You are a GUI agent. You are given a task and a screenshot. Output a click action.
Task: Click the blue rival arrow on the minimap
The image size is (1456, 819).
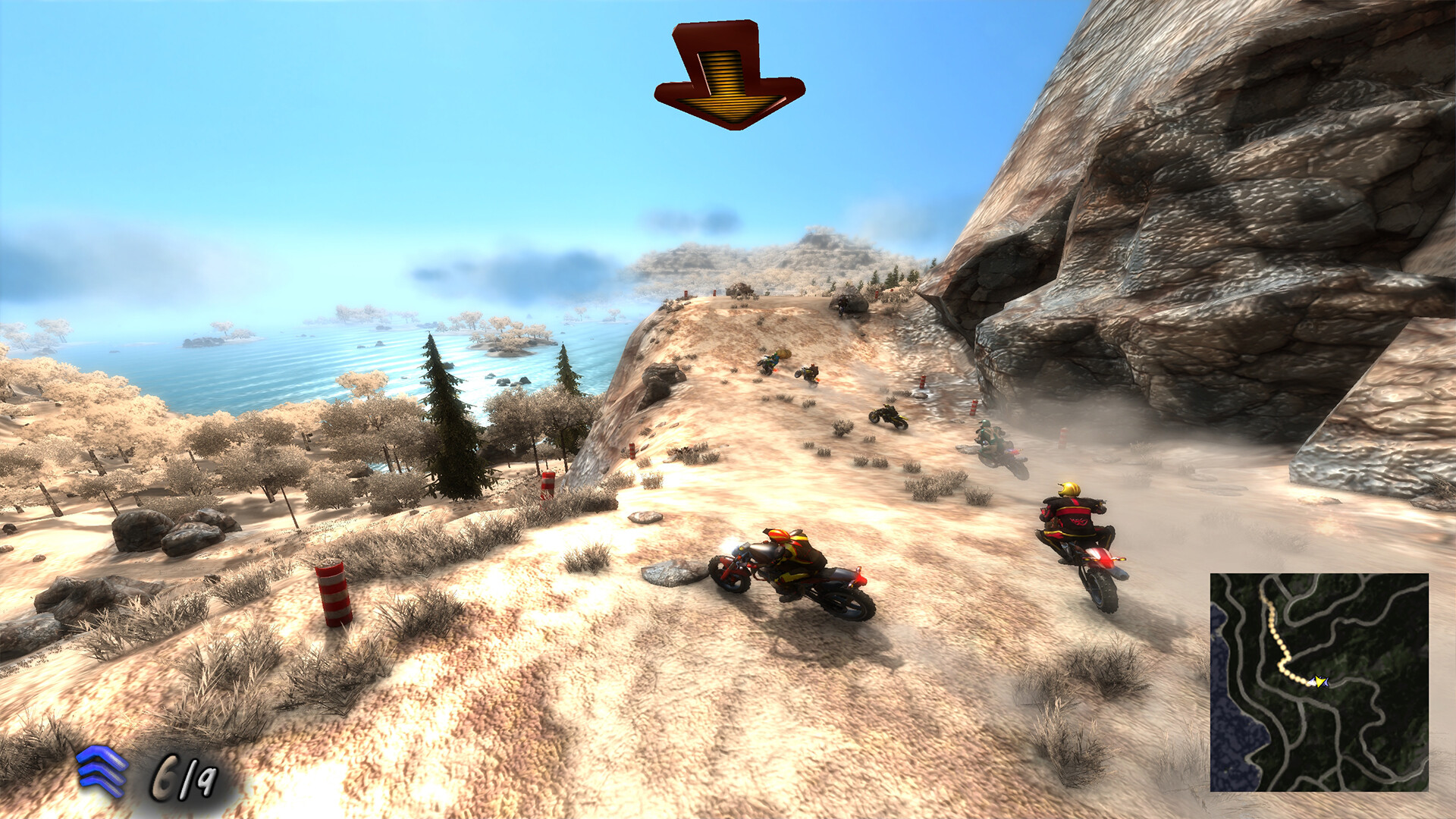point(1326,682)
